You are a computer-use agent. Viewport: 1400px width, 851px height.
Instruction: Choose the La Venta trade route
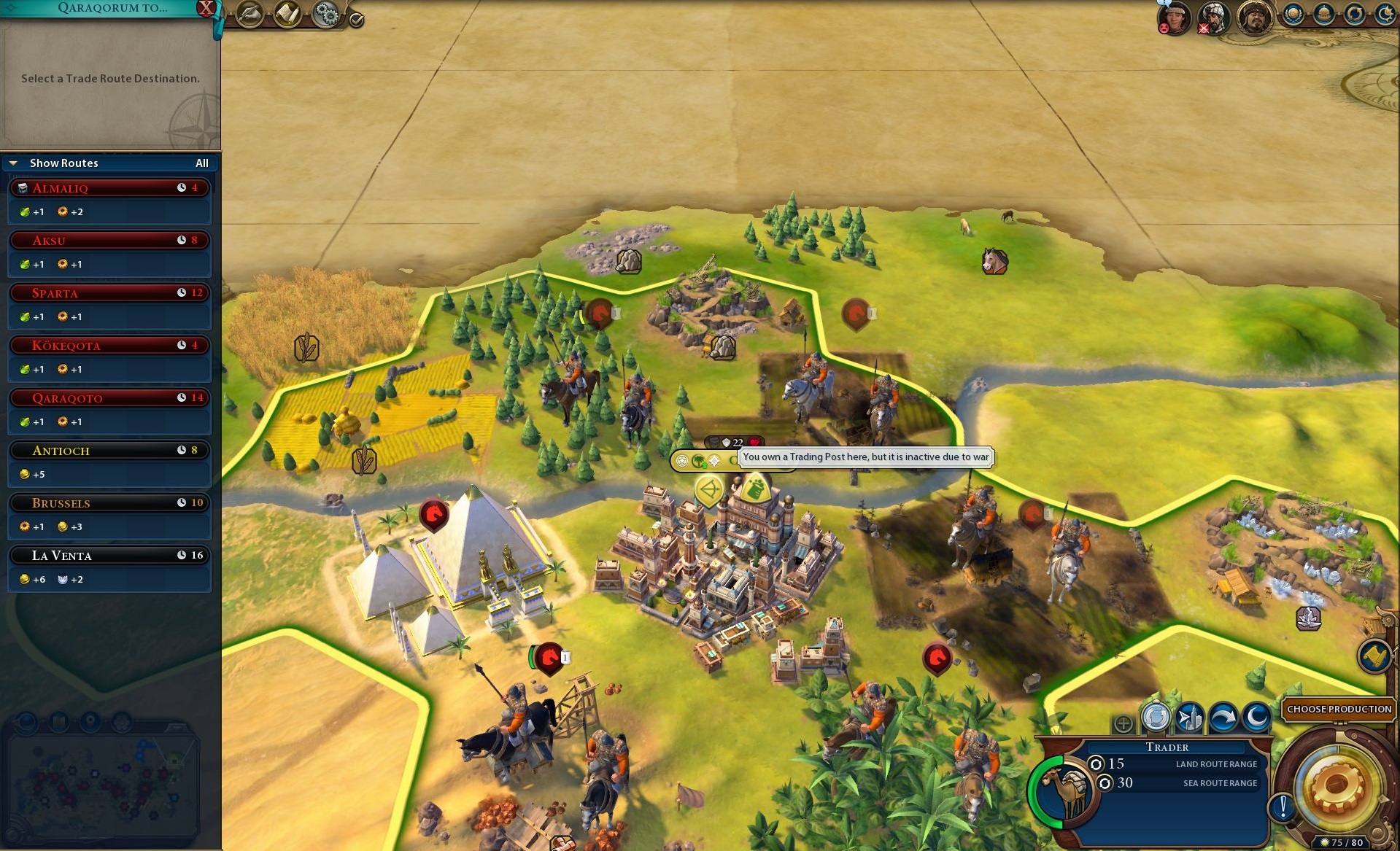point(109,556)
